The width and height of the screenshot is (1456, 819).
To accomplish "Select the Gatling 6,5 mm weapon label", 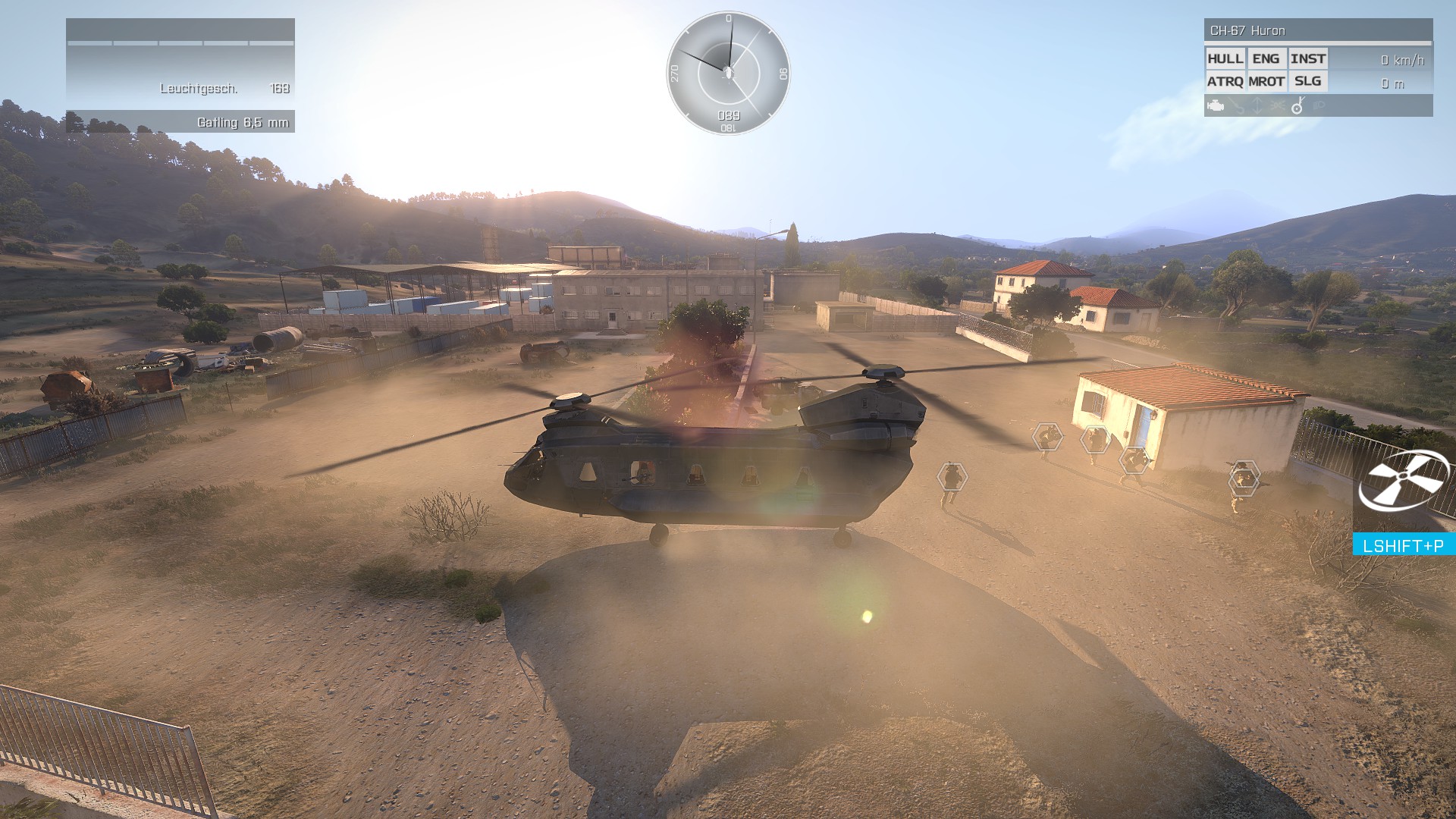I will click(x=243, y=122).
